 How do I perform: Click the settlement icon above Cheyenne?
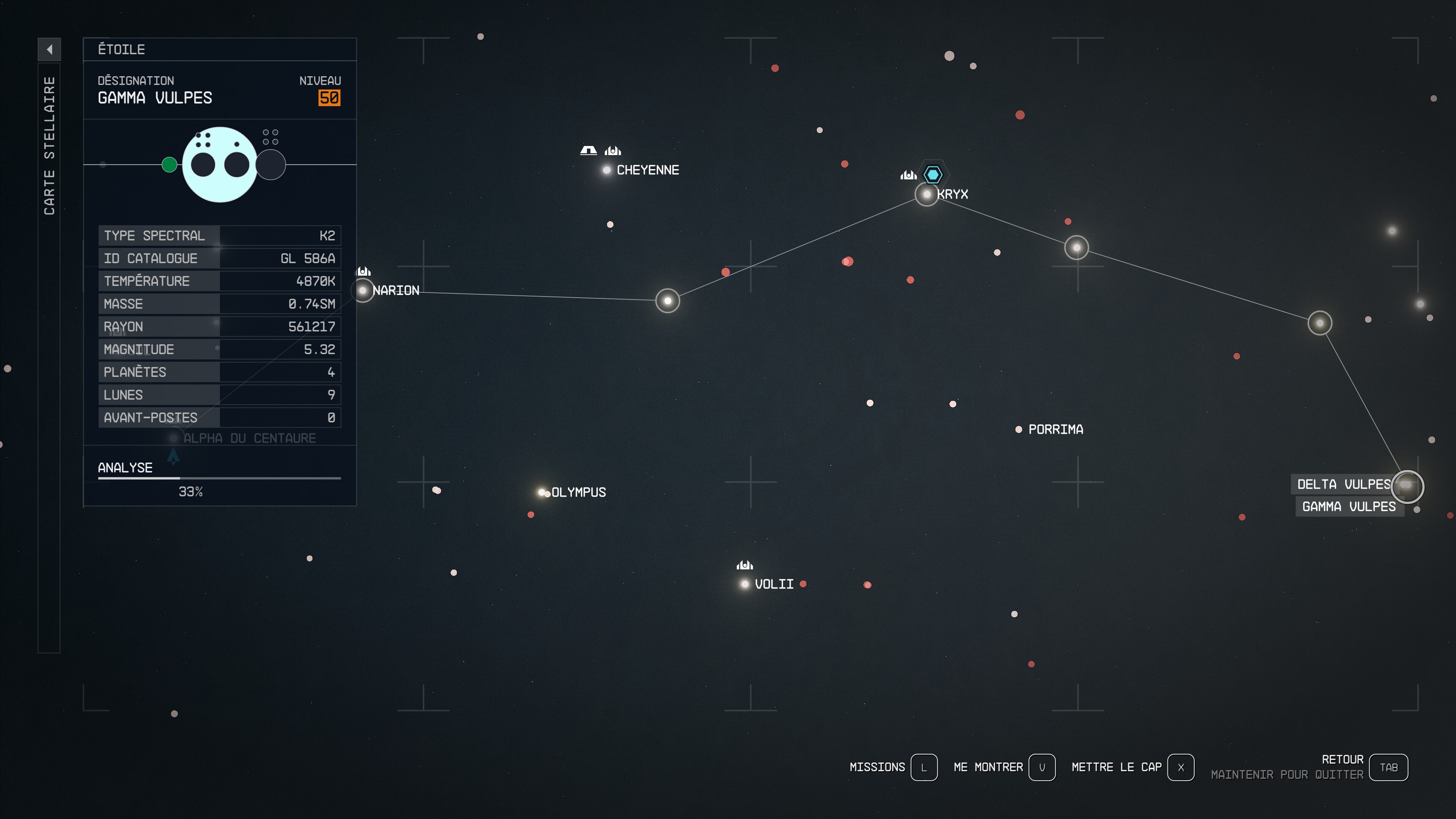pyautogui.click(x=614, y=151)
